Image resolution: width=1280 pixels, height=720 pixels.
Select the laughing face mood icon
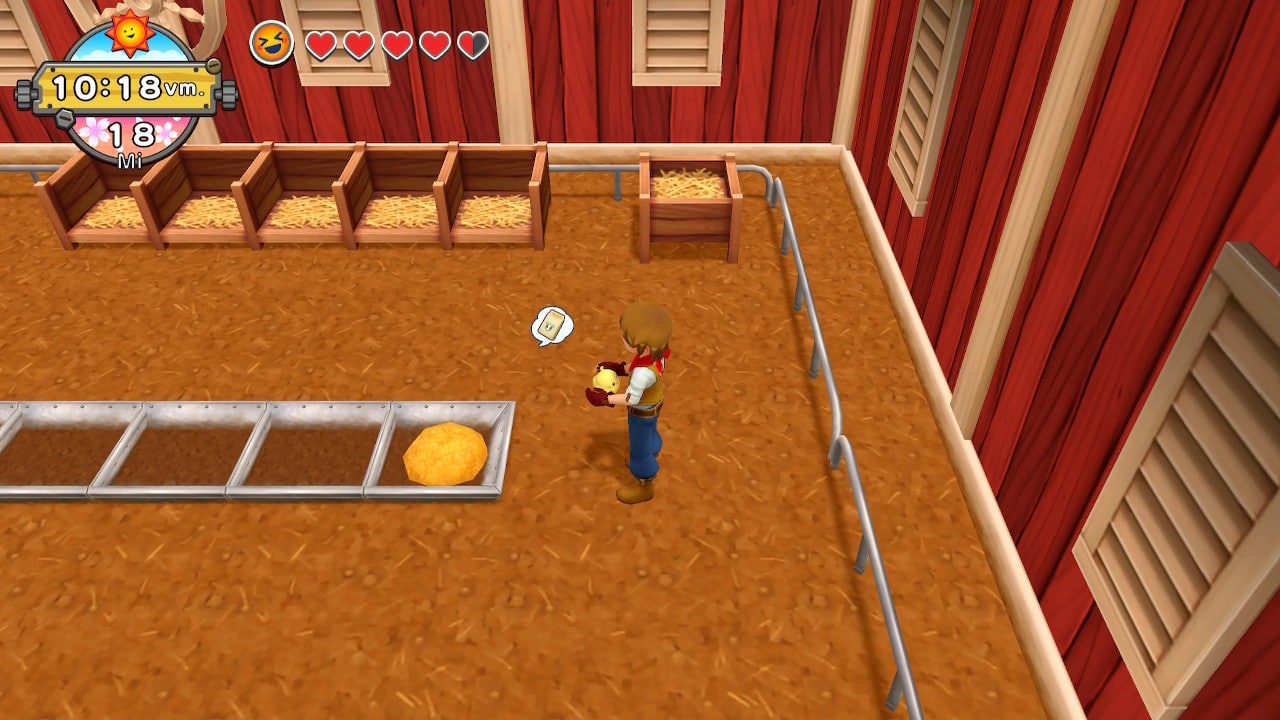point(271,44)
